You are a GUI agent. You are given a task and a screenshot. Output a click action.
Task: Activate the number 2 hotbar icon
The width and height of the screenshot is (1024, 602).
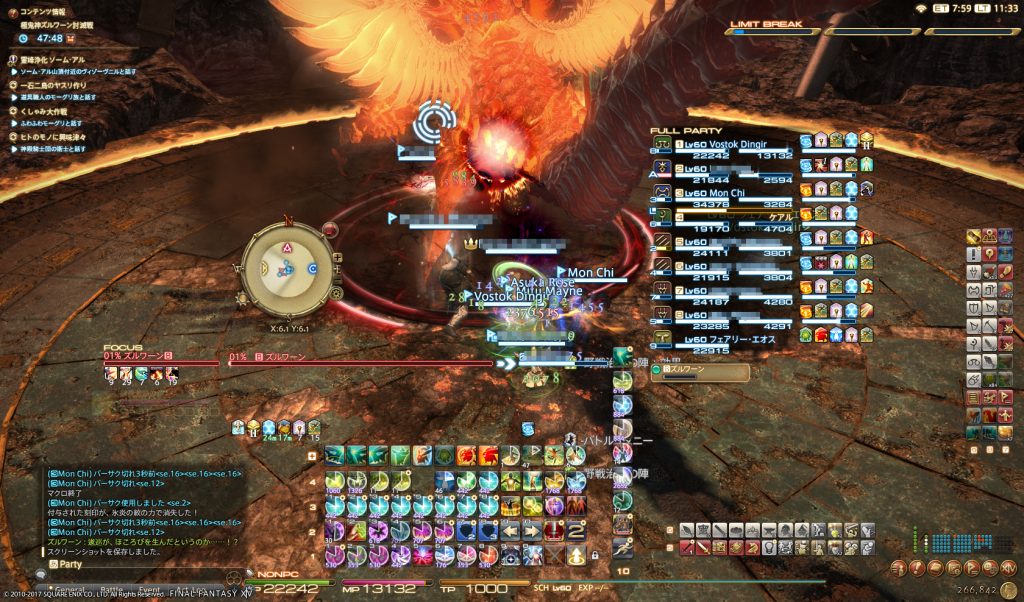point(575,530)
